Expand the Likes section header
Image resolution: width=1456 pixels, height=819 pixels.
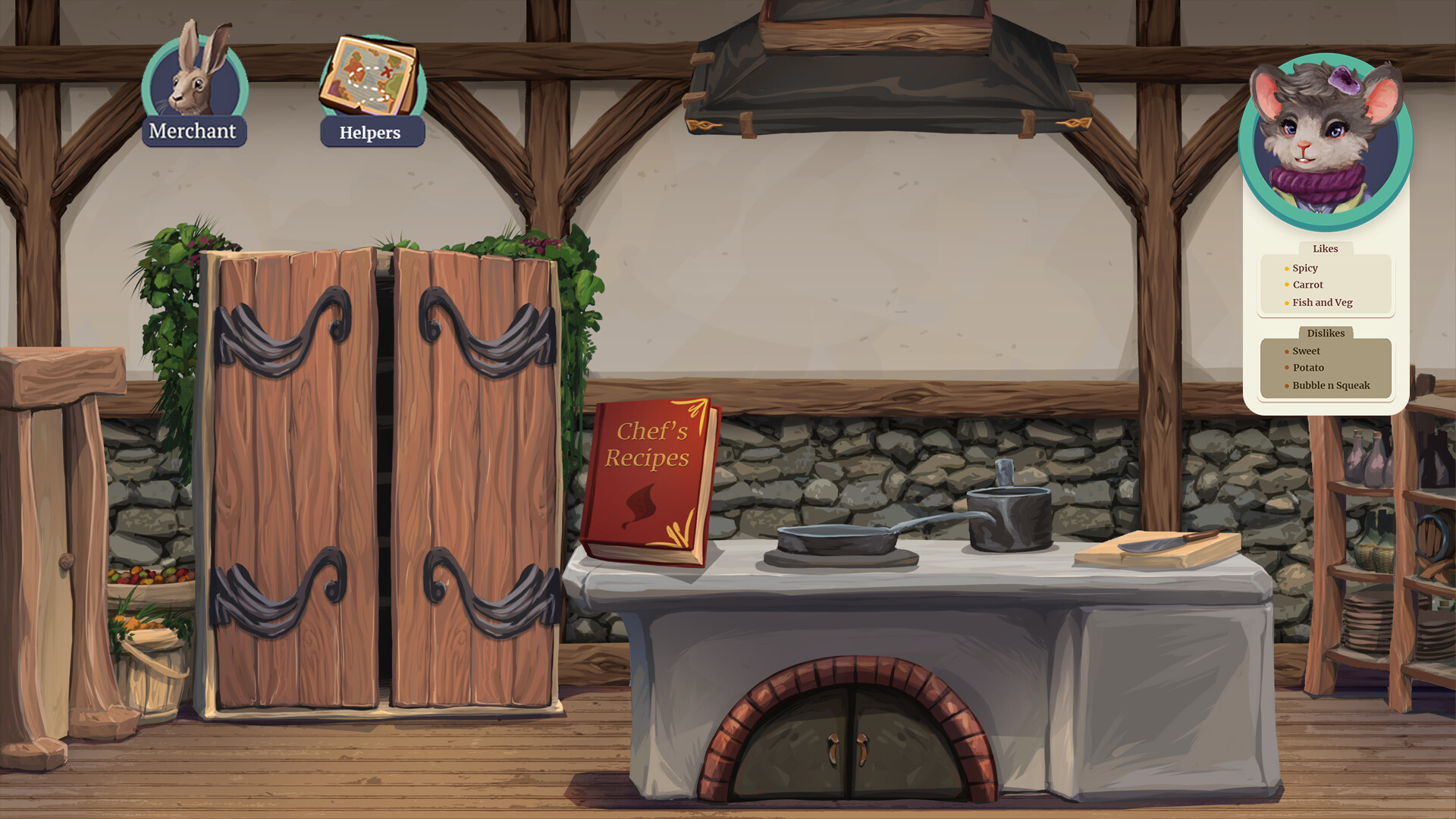(1326, 249)
